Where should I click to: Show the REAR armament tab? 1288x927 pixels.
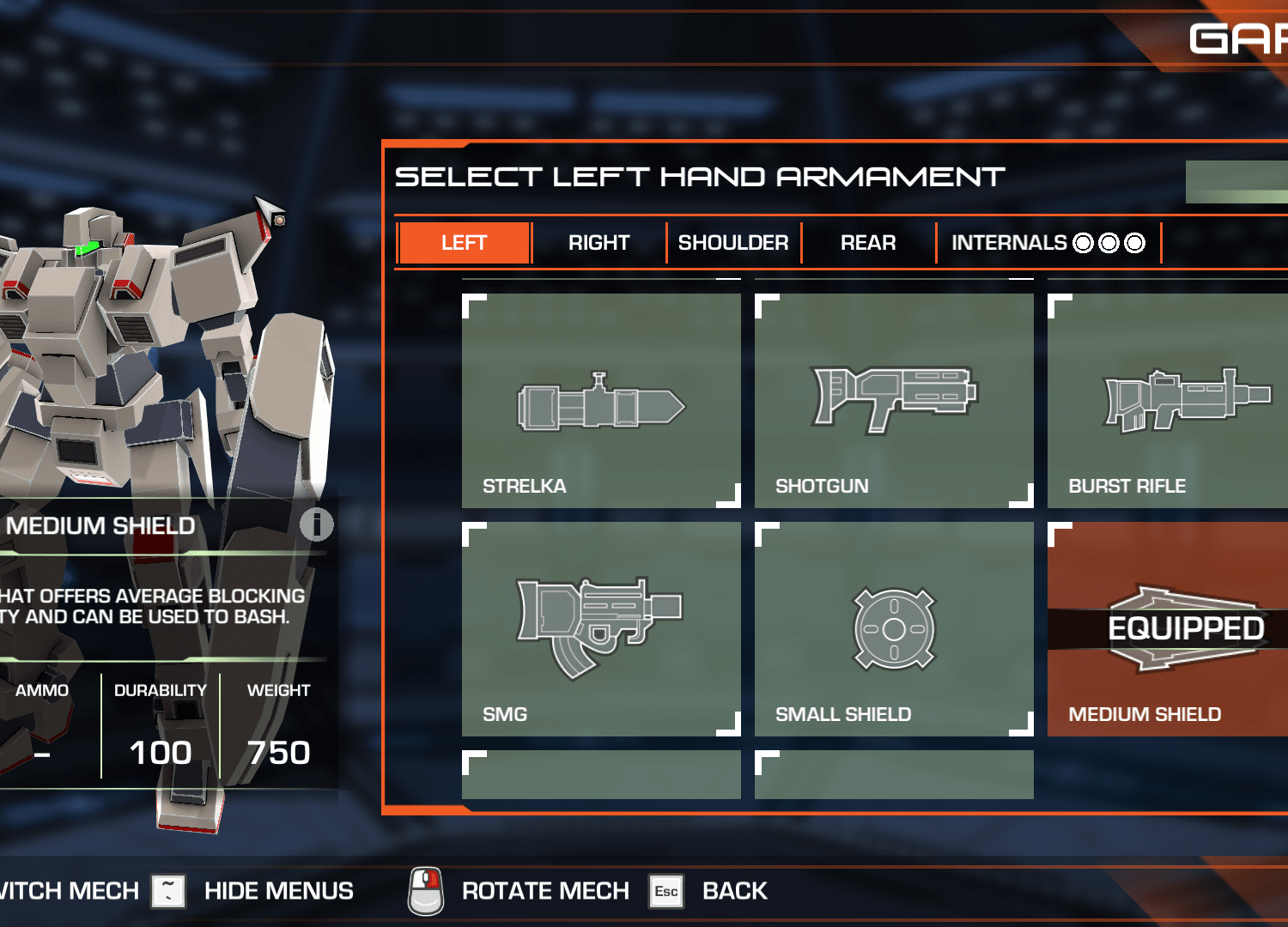coord(868,243)
